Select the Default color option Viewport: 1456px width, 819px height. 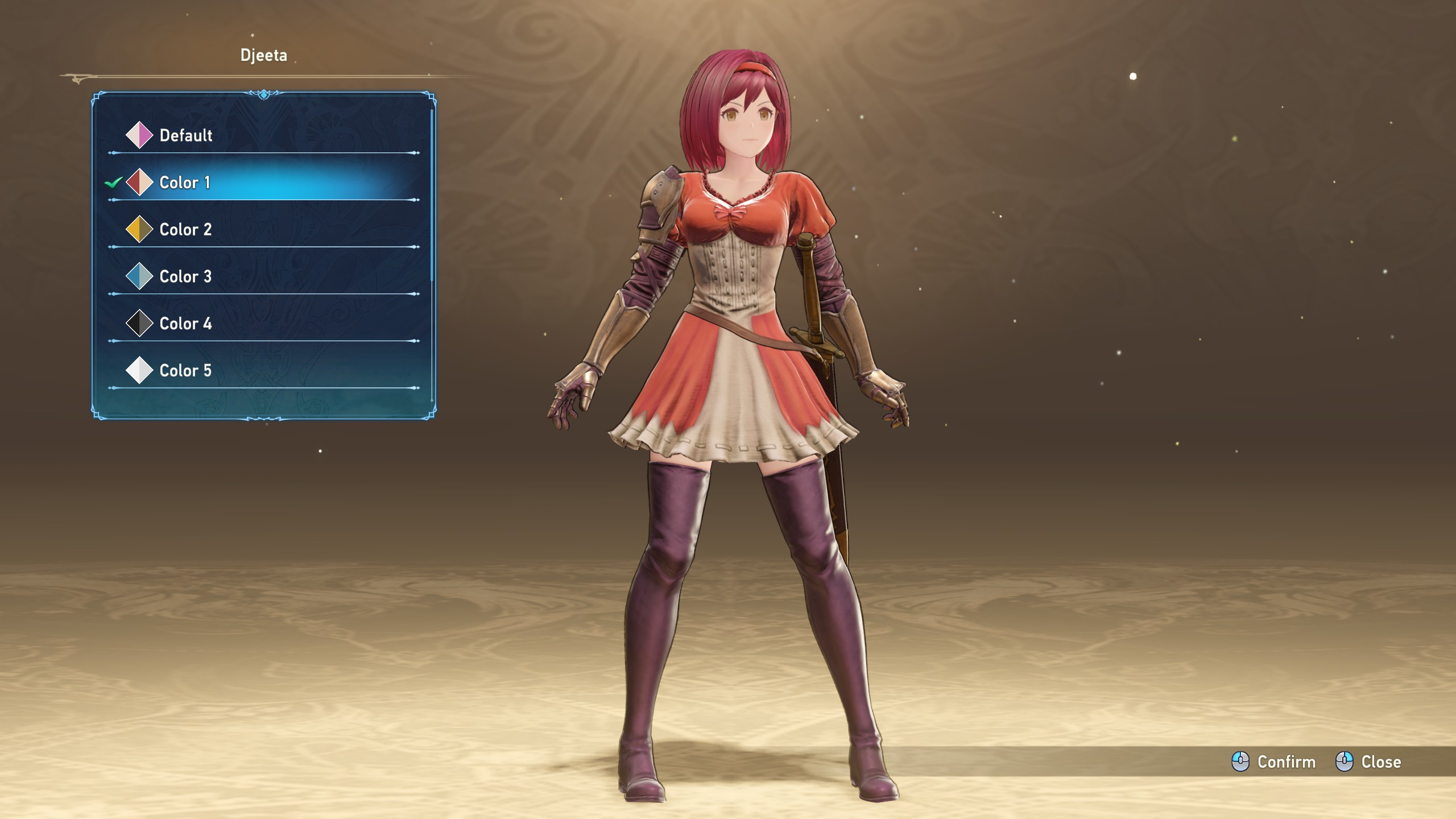[185, 135]
